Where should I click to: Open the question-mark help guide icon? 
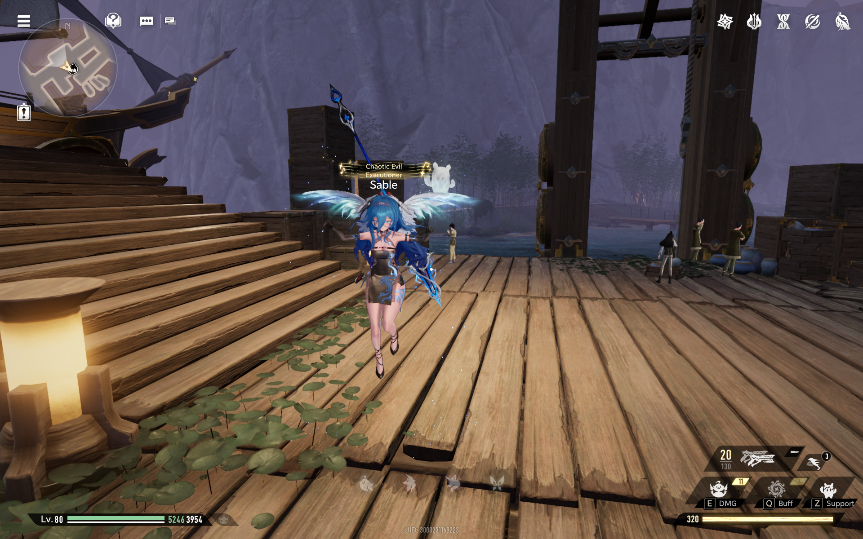113,20
